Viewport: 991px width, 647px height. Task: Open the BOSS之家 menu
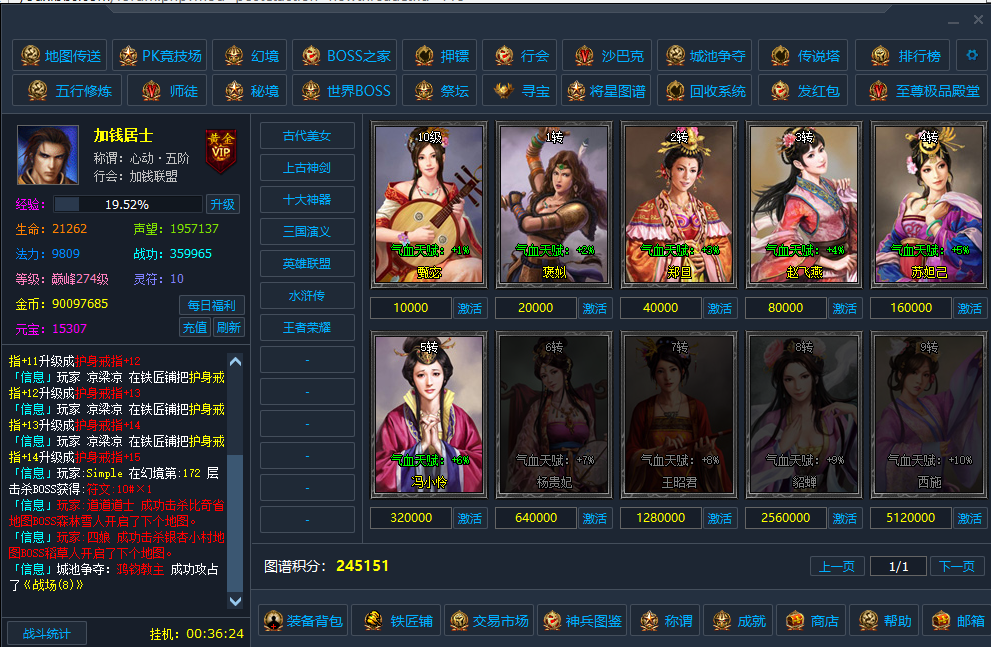[x=346, y=56]
